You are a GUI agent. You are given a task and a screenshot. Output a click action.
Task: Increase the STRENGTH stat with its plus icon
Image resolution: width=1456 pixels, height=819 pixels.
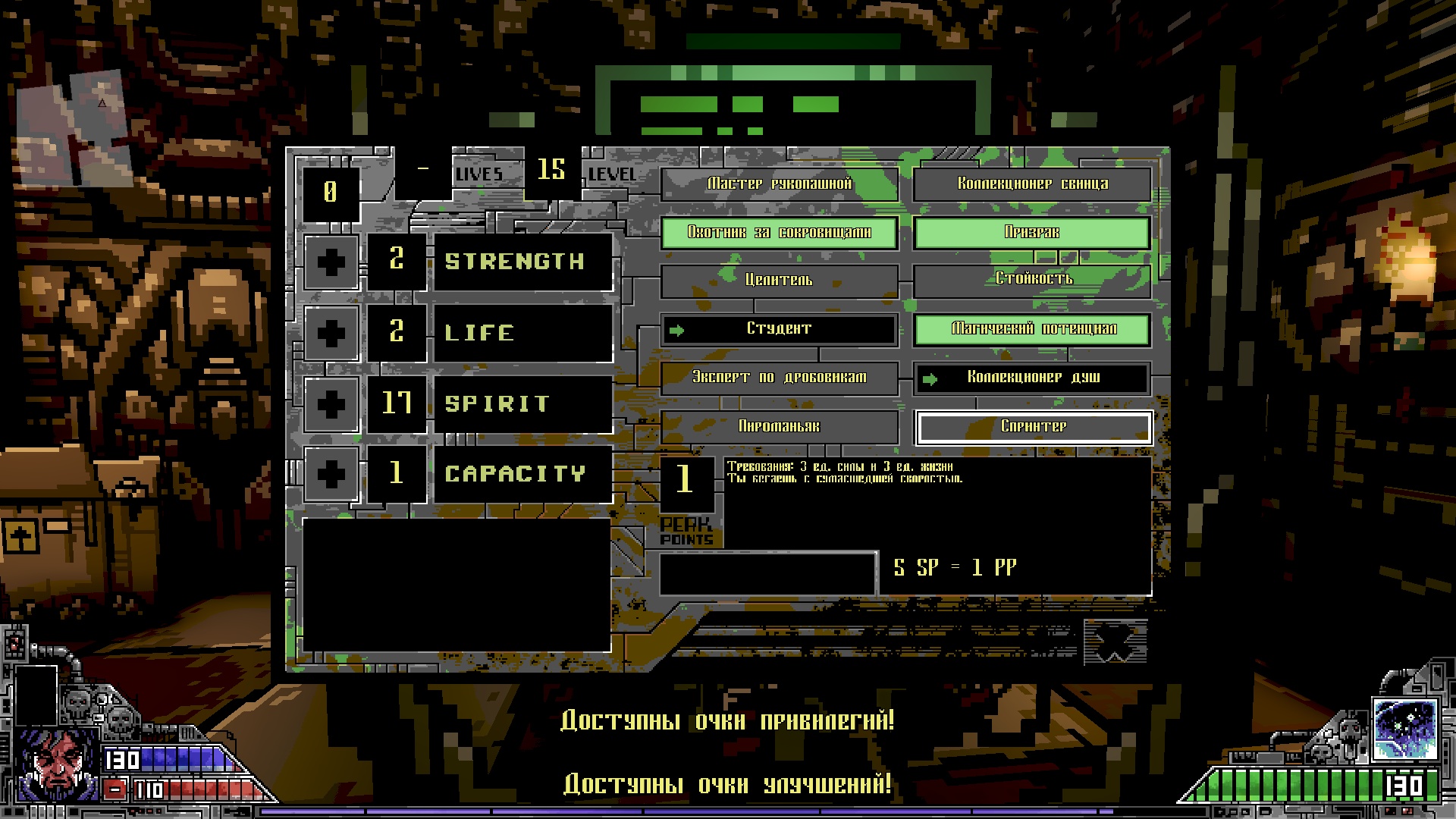click(331, 263)
